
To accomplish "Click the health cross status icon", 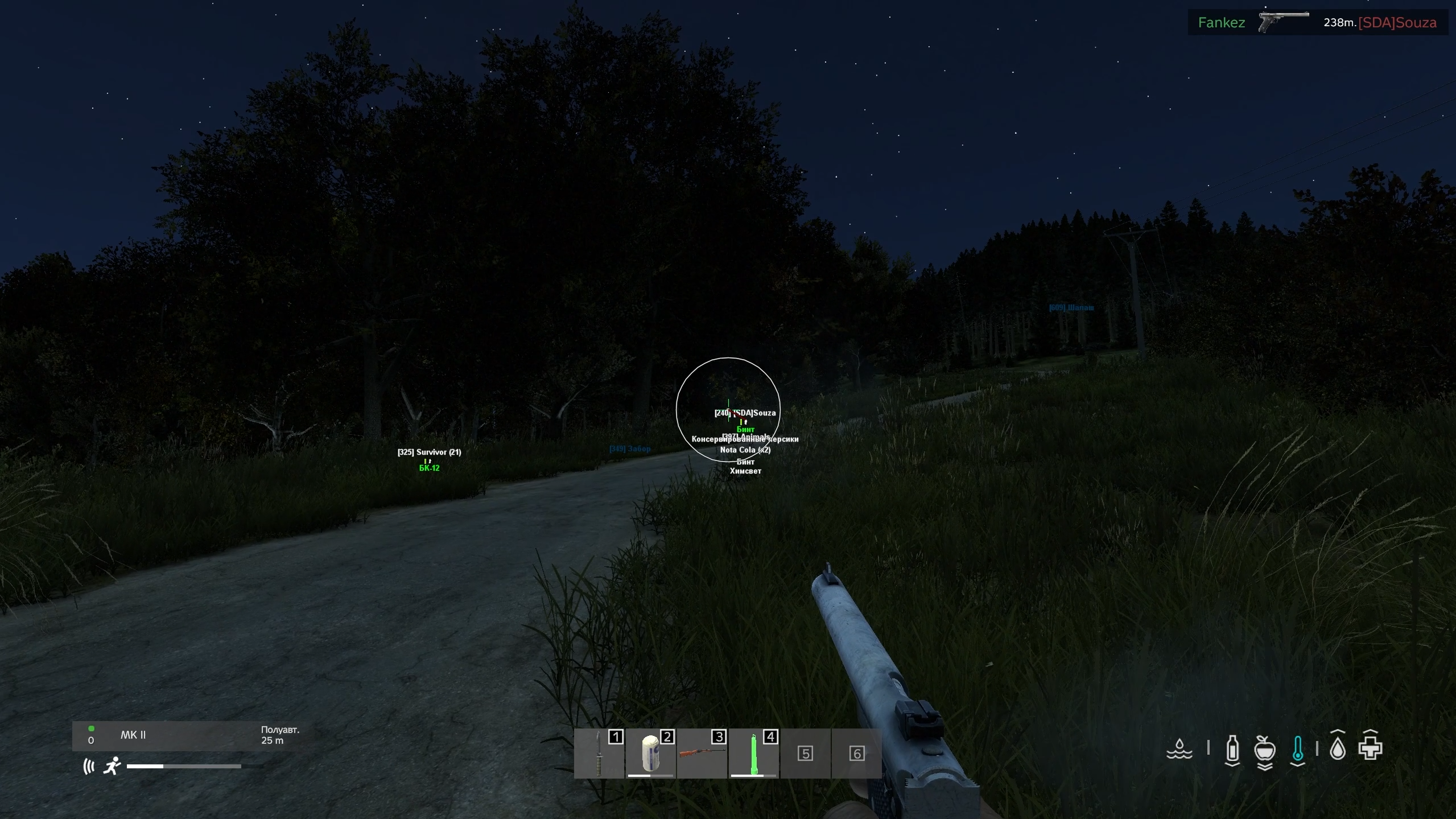I will click(1370, 748).
